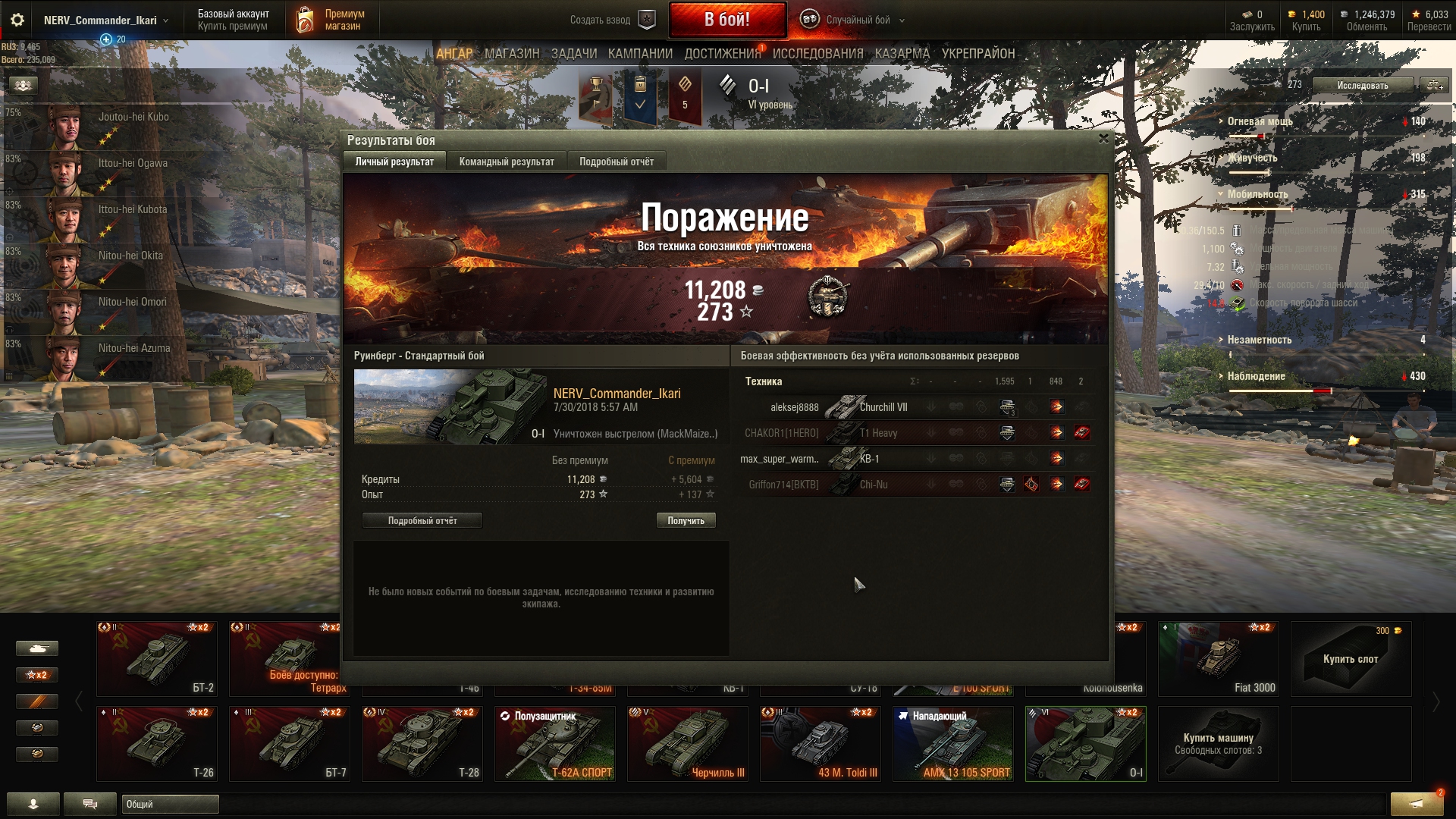Screen dimensions: 1456x819
Task: Click the Общий chat channel field
Action: (170, 804)
